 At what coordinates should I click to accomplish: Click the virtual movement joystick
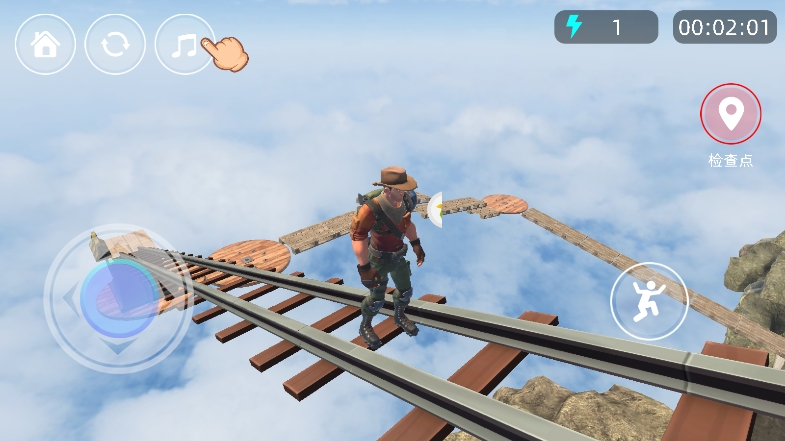coord(118,297)
